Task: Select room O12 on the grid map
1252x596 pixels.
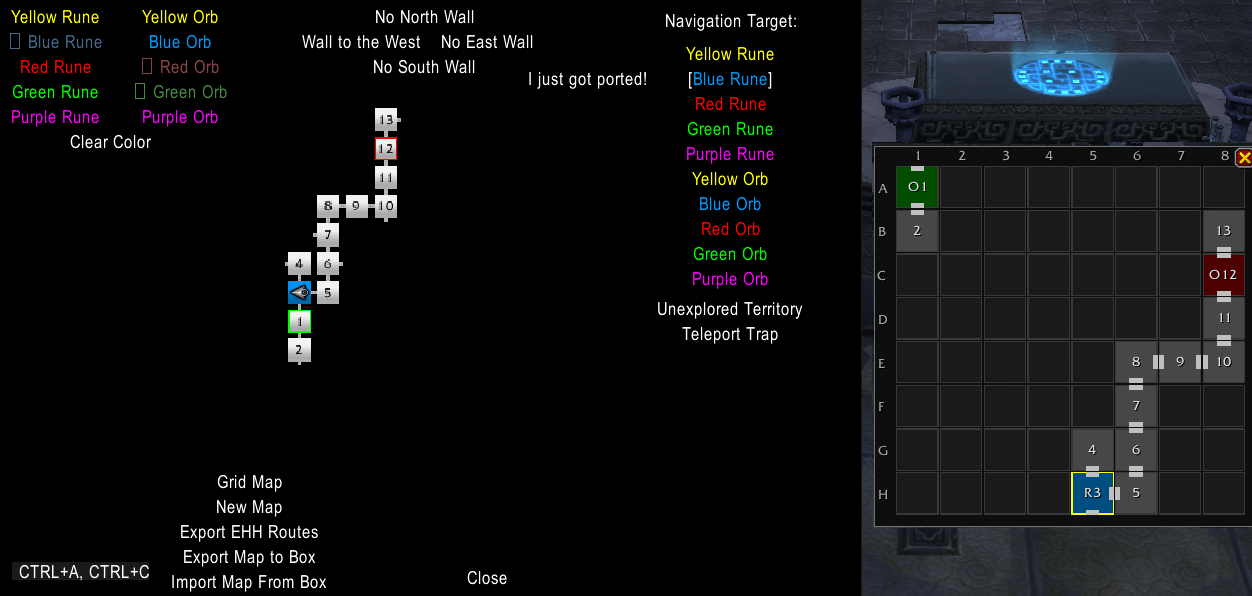Action: tap(1223, 275)
